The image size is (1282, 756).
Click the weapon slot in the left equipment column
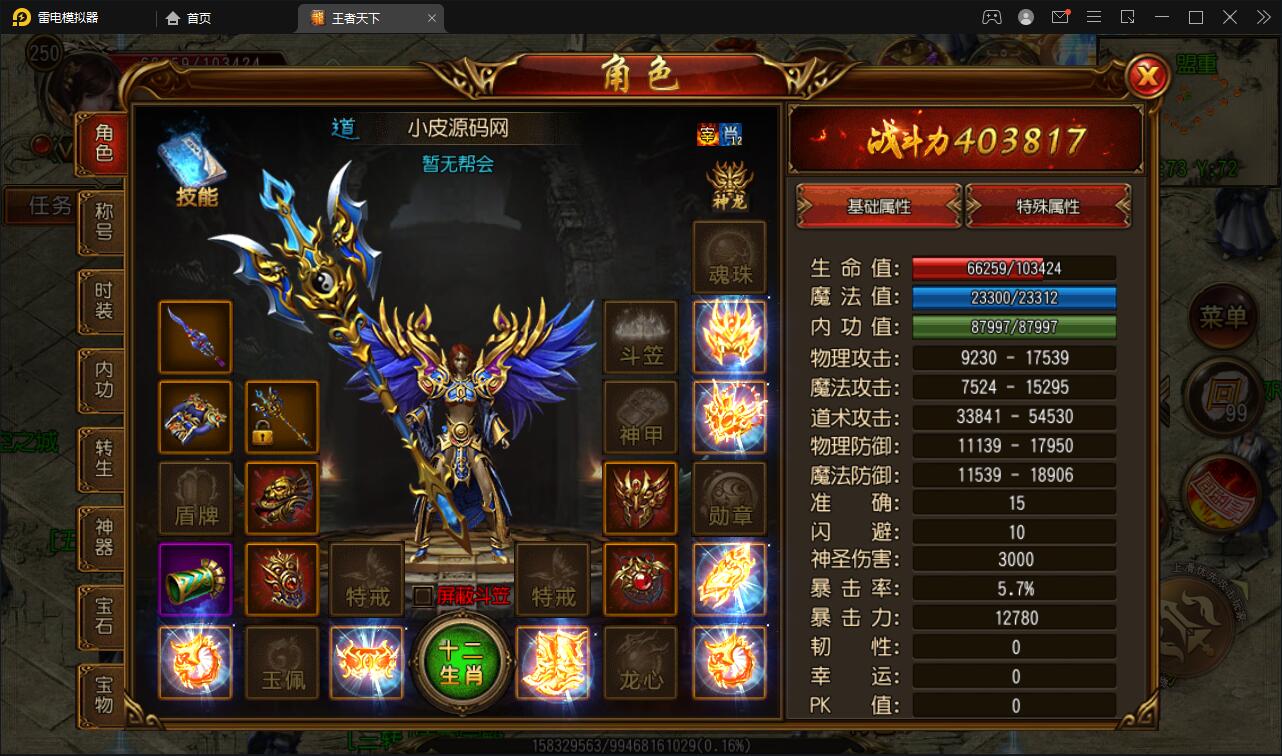(195, 337)
